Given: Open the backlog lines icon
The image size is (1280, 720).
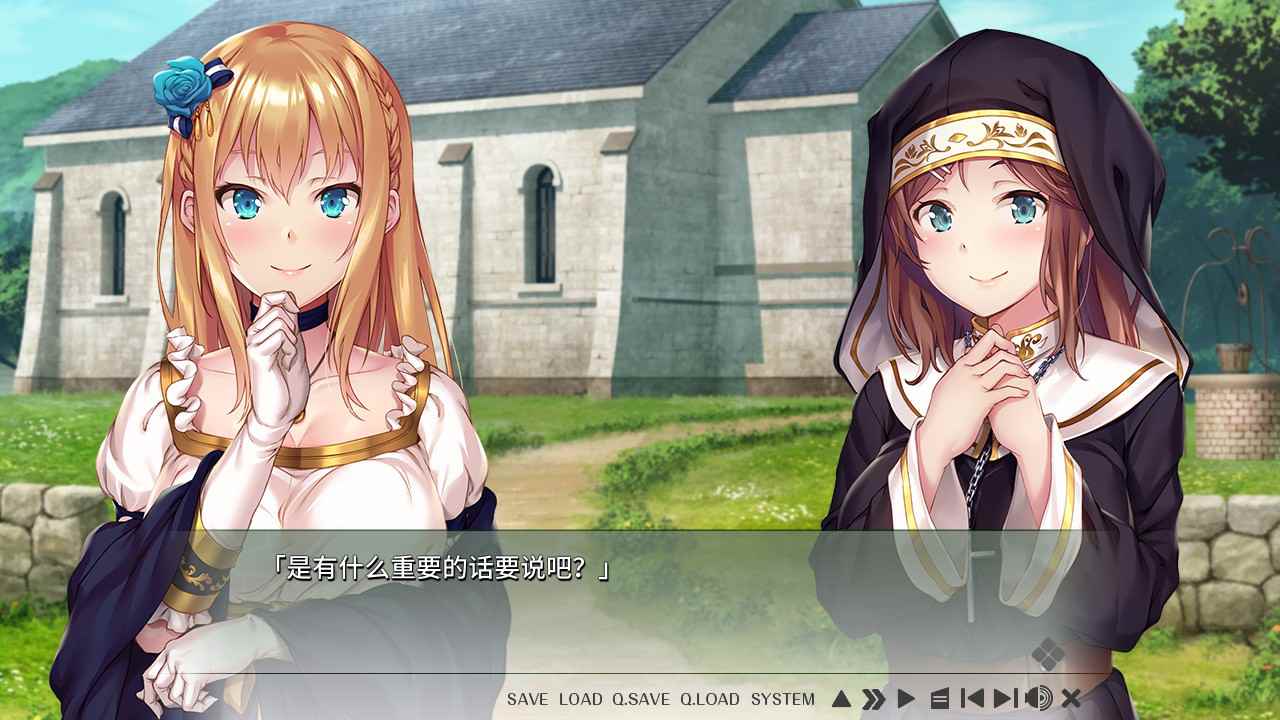Looking at the screenshot, I should (939, 699).
